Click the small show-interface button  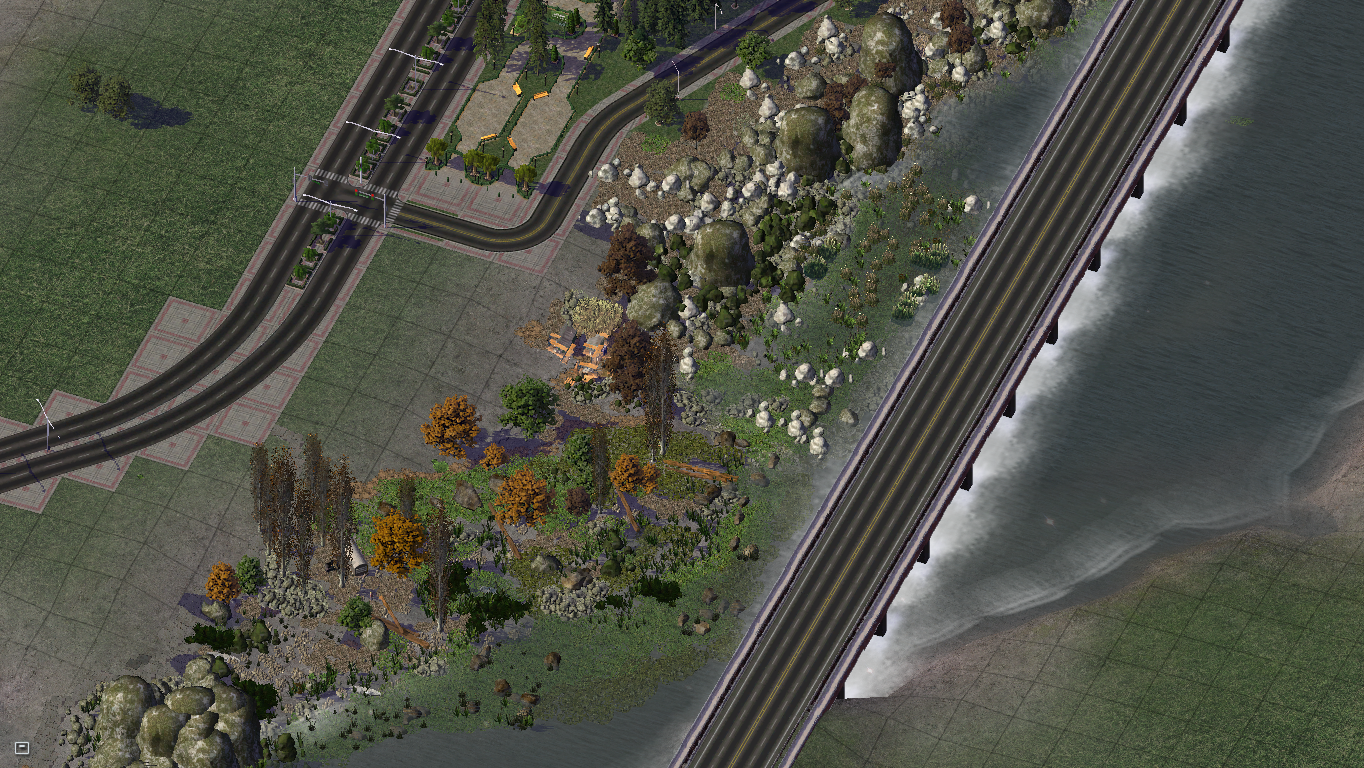[22, 747]
